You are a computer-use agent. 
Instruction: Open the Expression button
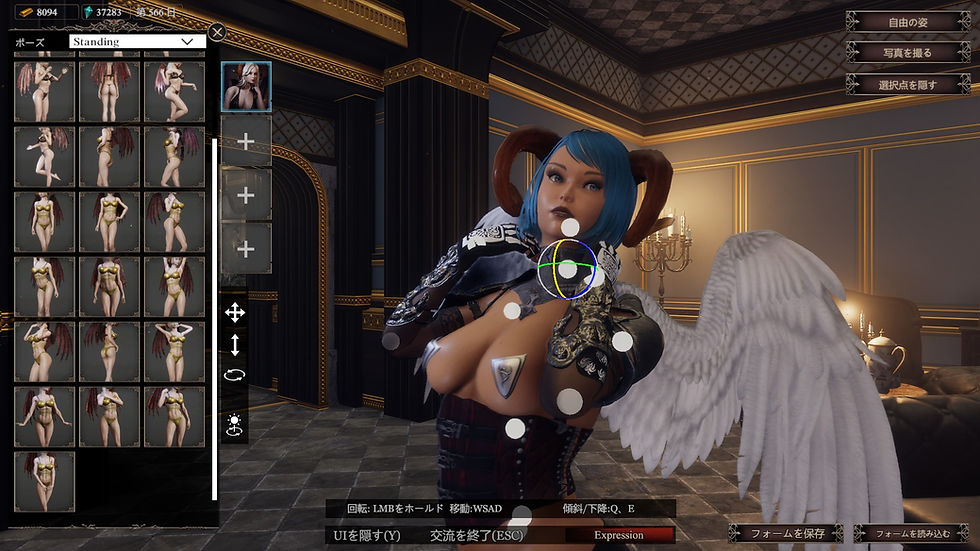(619, 535)
